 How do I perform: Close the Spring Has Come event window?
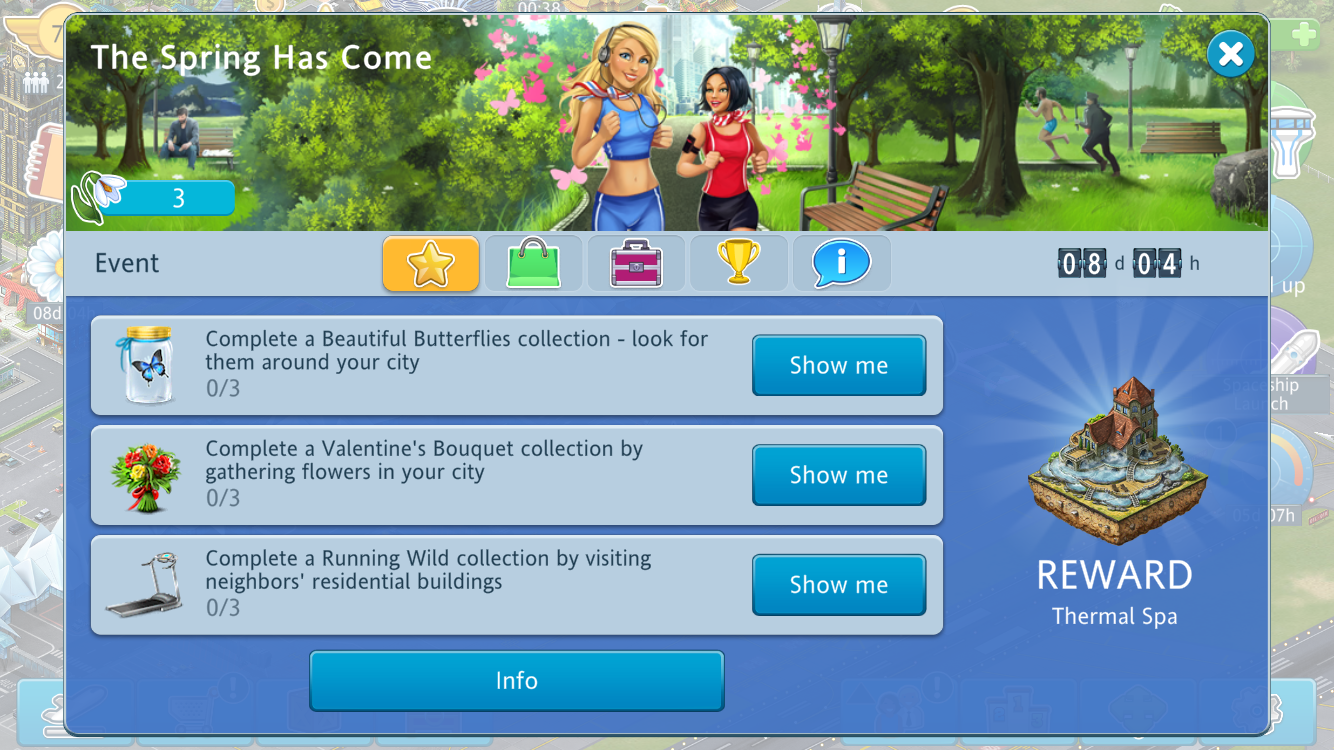click(1230, 54)
